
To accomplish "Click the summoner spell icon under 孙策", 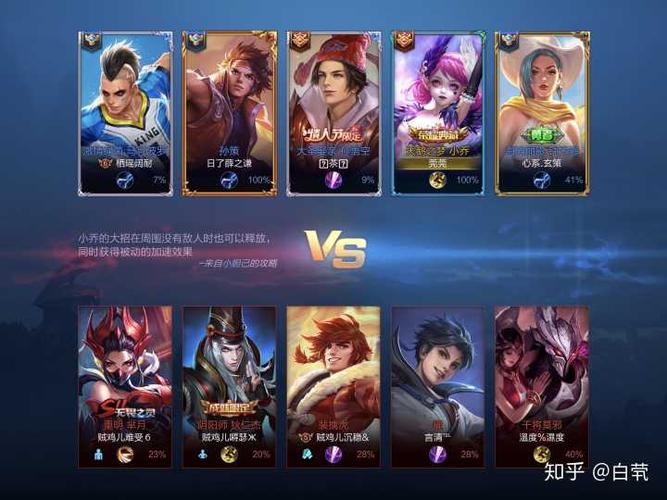I will pos(229,180).
